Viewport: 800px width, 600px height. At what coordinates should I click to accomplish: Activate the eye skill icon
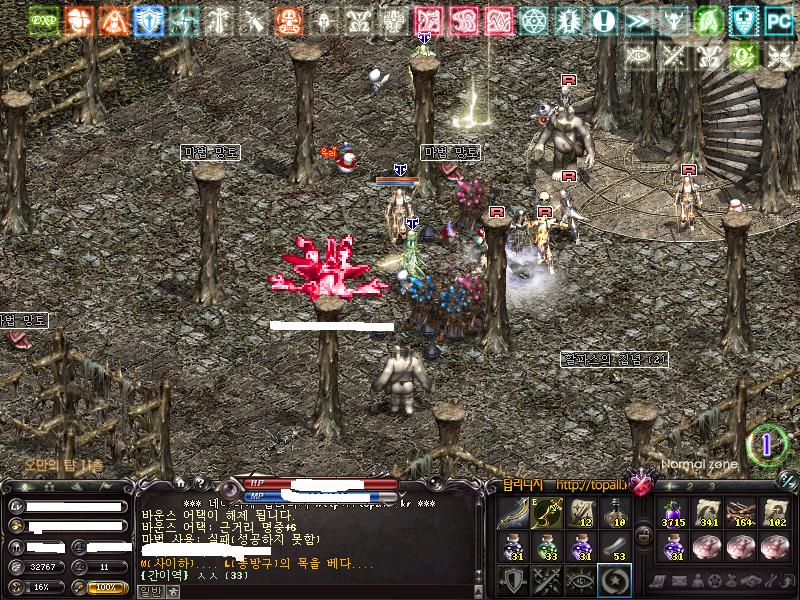point(580,580)
